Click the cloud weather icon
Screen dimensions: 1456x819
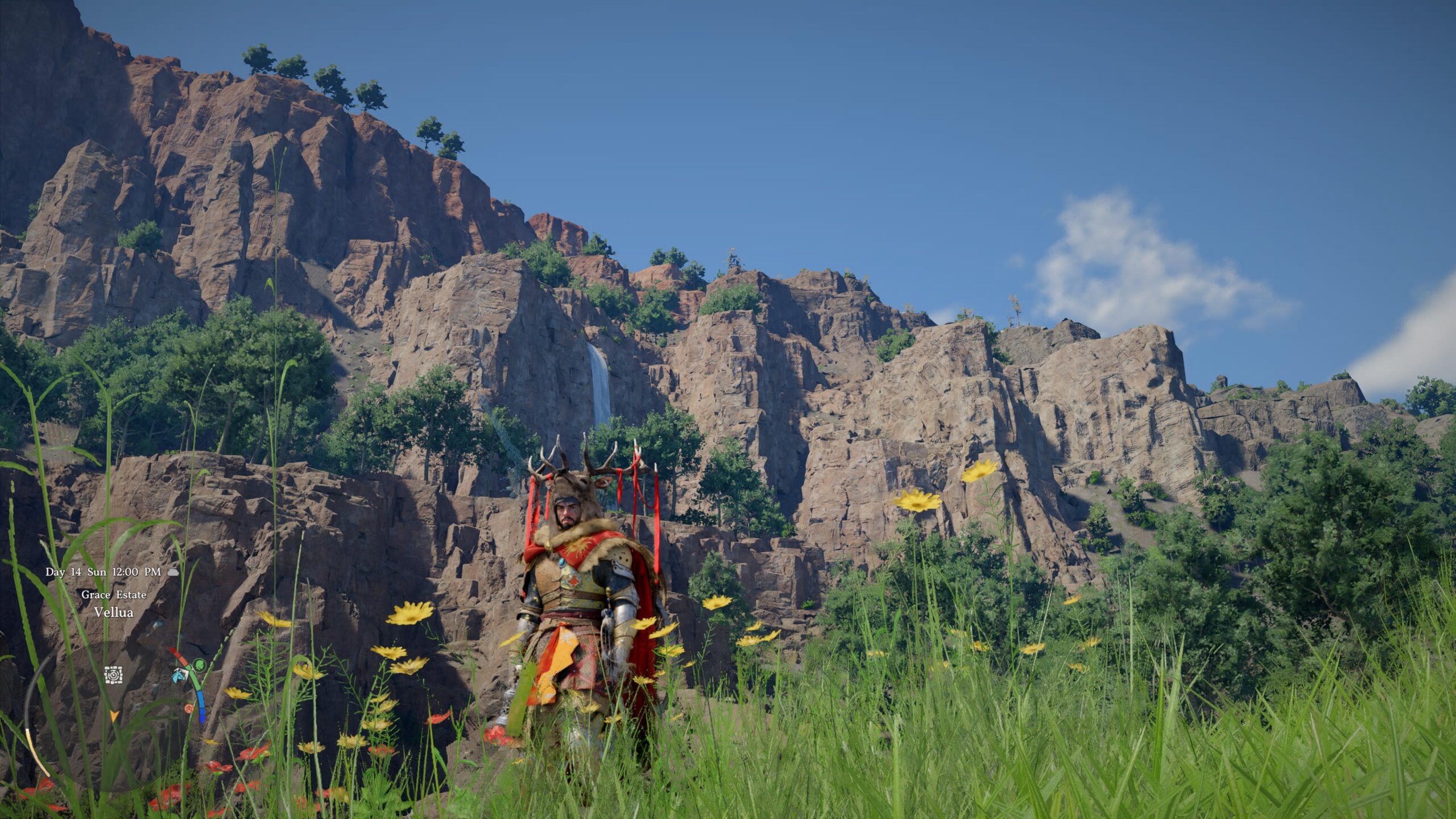pos(173,572)
